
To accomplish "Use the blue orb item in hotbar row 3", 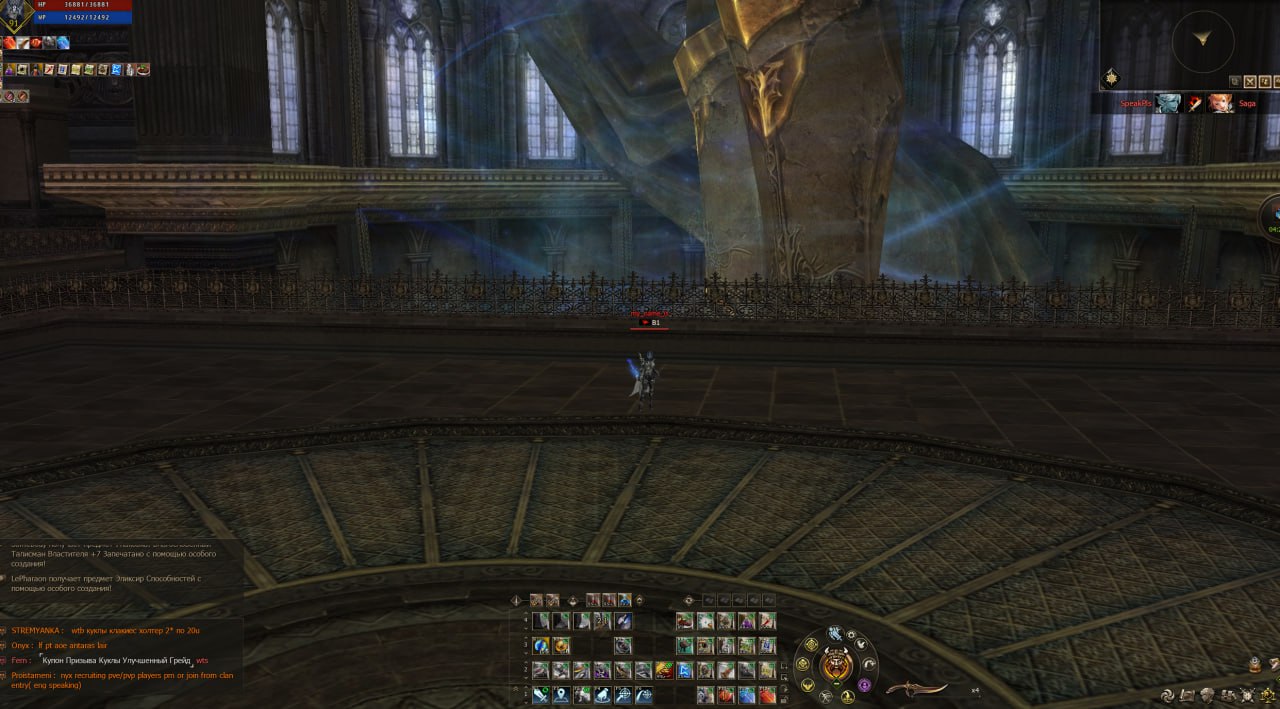I will pos(541,646).
